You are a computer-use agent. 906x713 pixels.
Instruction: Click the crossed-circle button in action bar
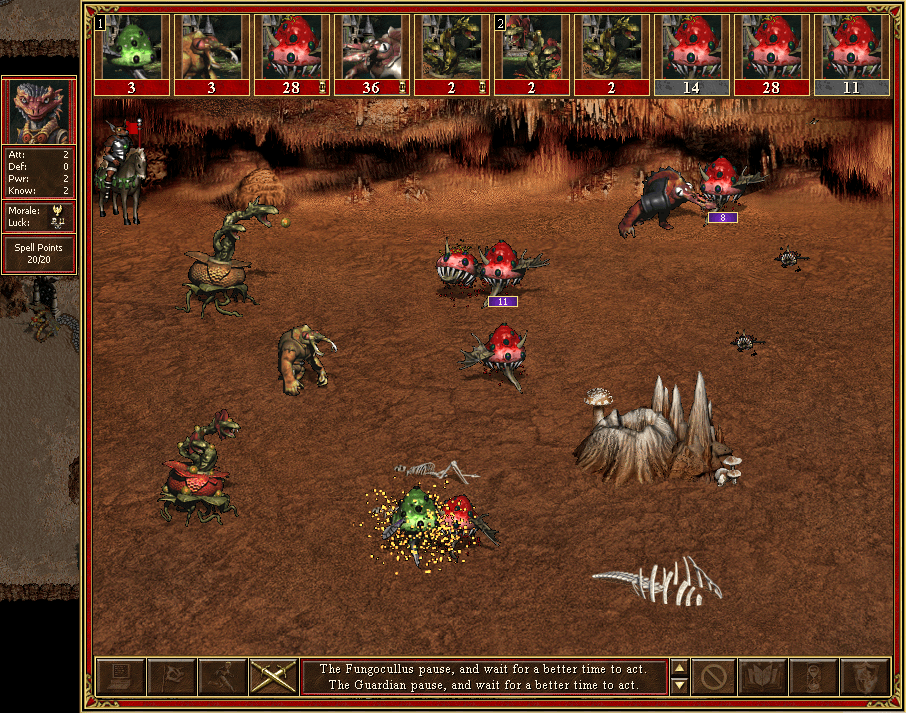pos(714,677)
